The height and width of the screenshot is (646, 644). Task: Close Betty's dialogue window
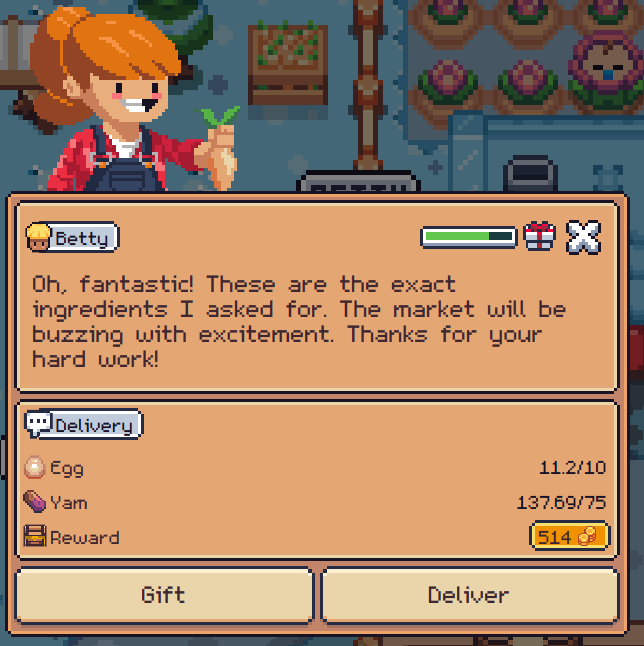pos(583,237)
